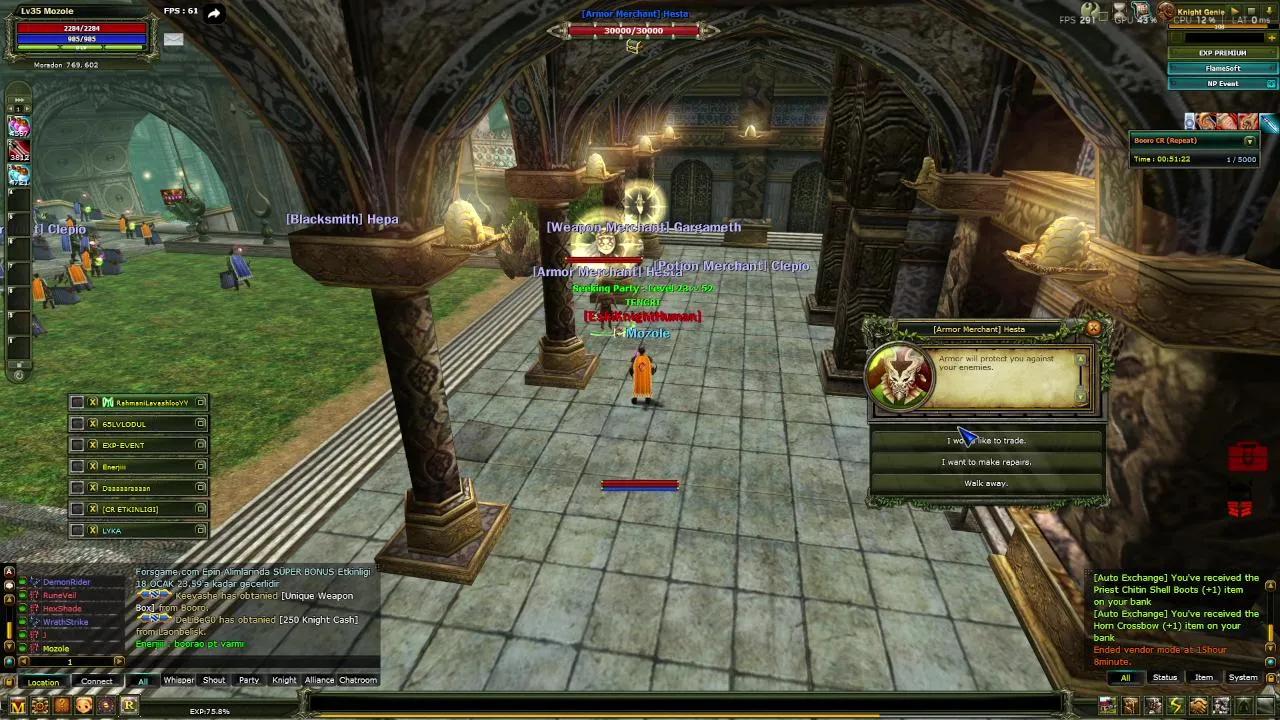Click the EXP PREMIUM button
The image size is (1280, 720).
1222,53
